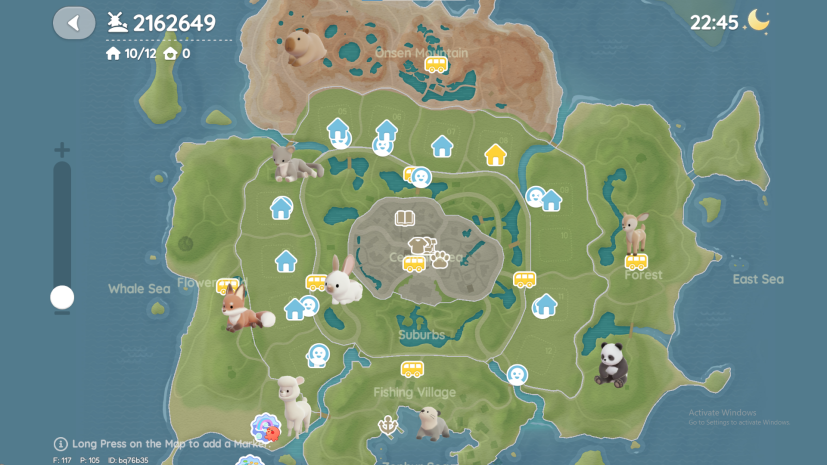Viewport: 827px width, 465px height.
Task: Select the red octopus badge marker
Action: pyautogui.click(x=266, y=429)
